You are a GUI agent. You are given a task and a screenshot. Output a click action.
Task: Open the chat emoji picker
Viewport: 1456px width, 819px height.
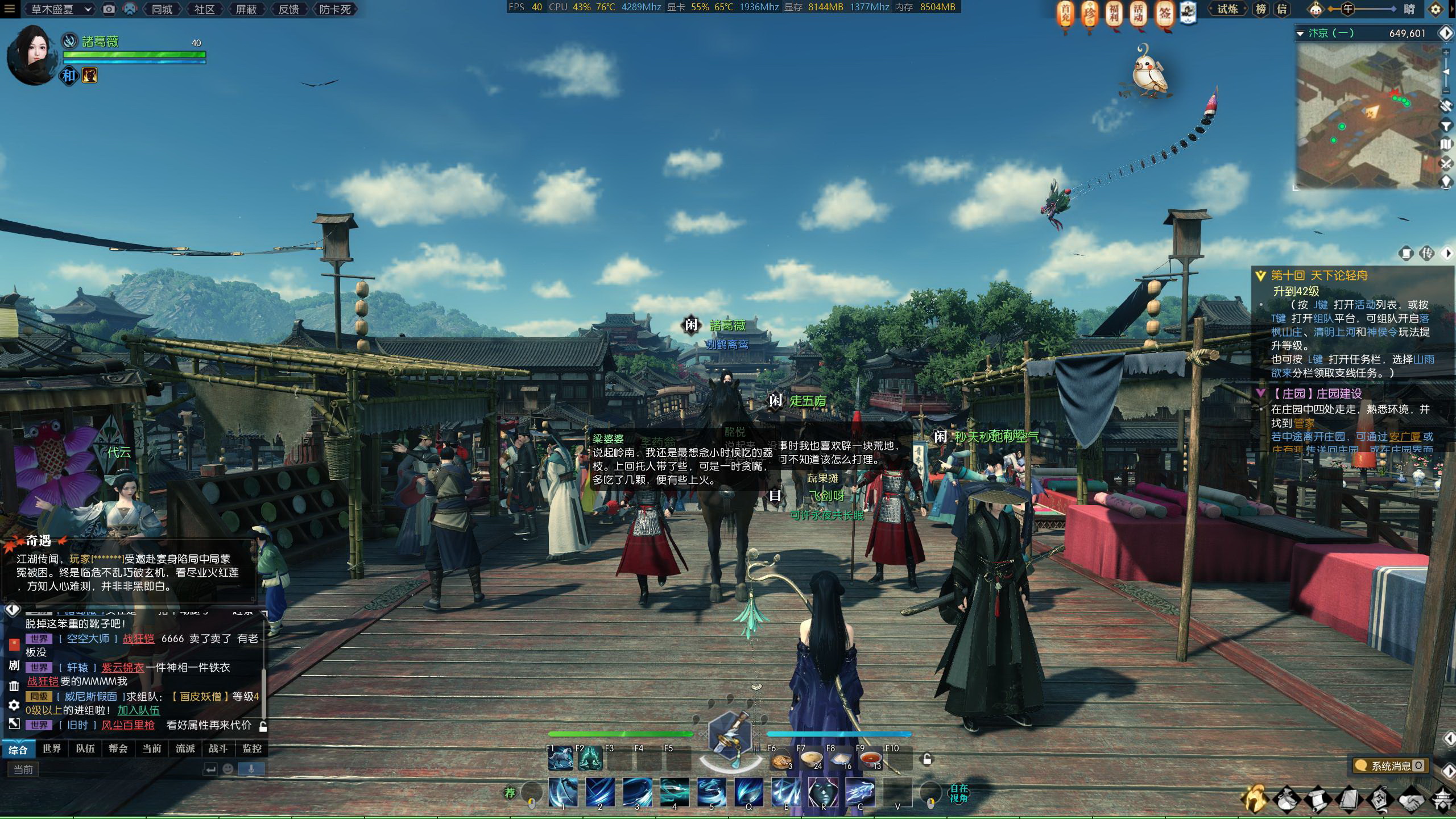(x=228, y=769)
